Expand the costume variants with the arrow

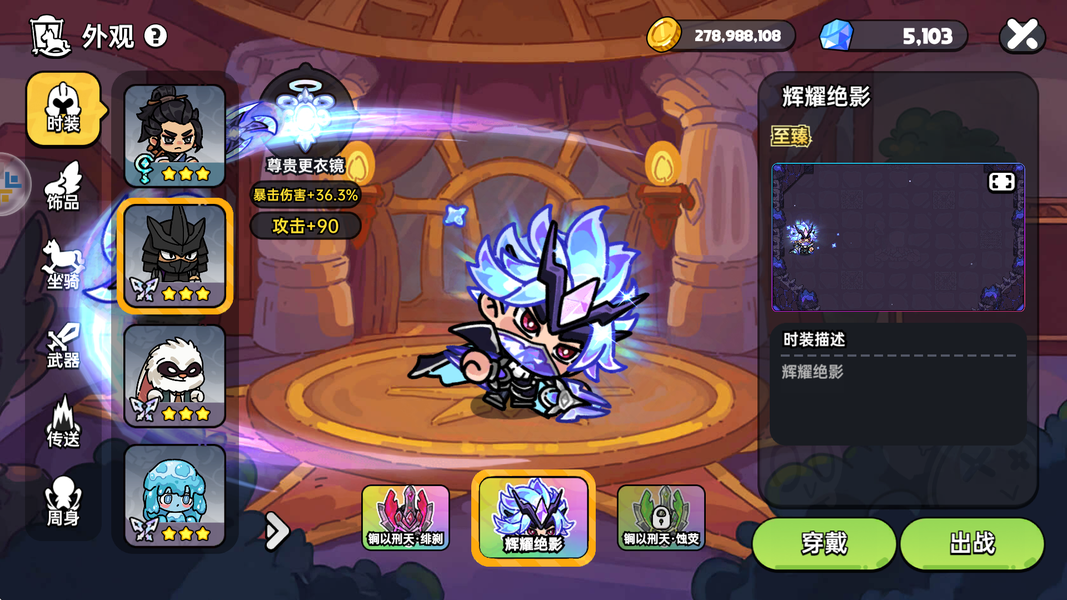277,531
